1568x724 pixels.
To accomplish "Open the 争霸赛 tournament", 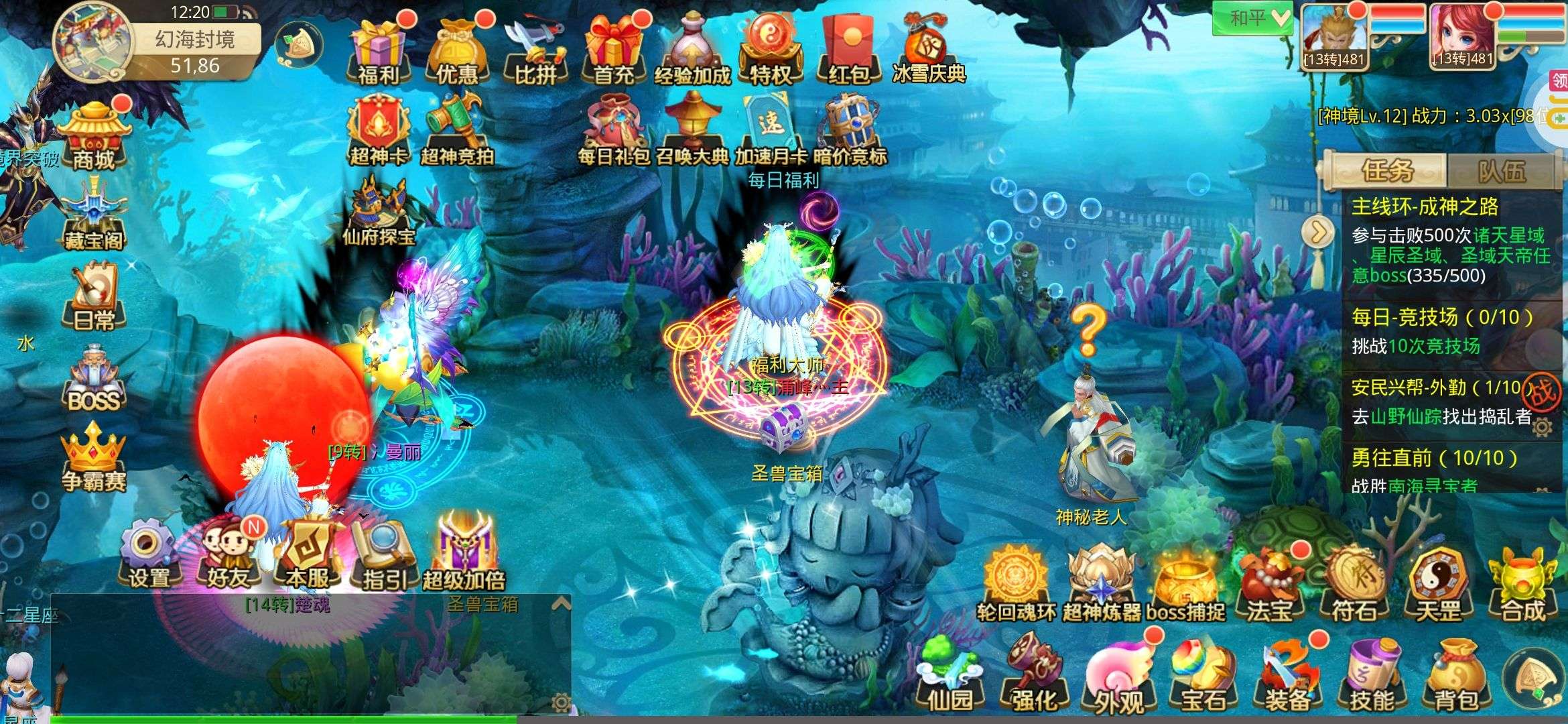I will (94, 459).
